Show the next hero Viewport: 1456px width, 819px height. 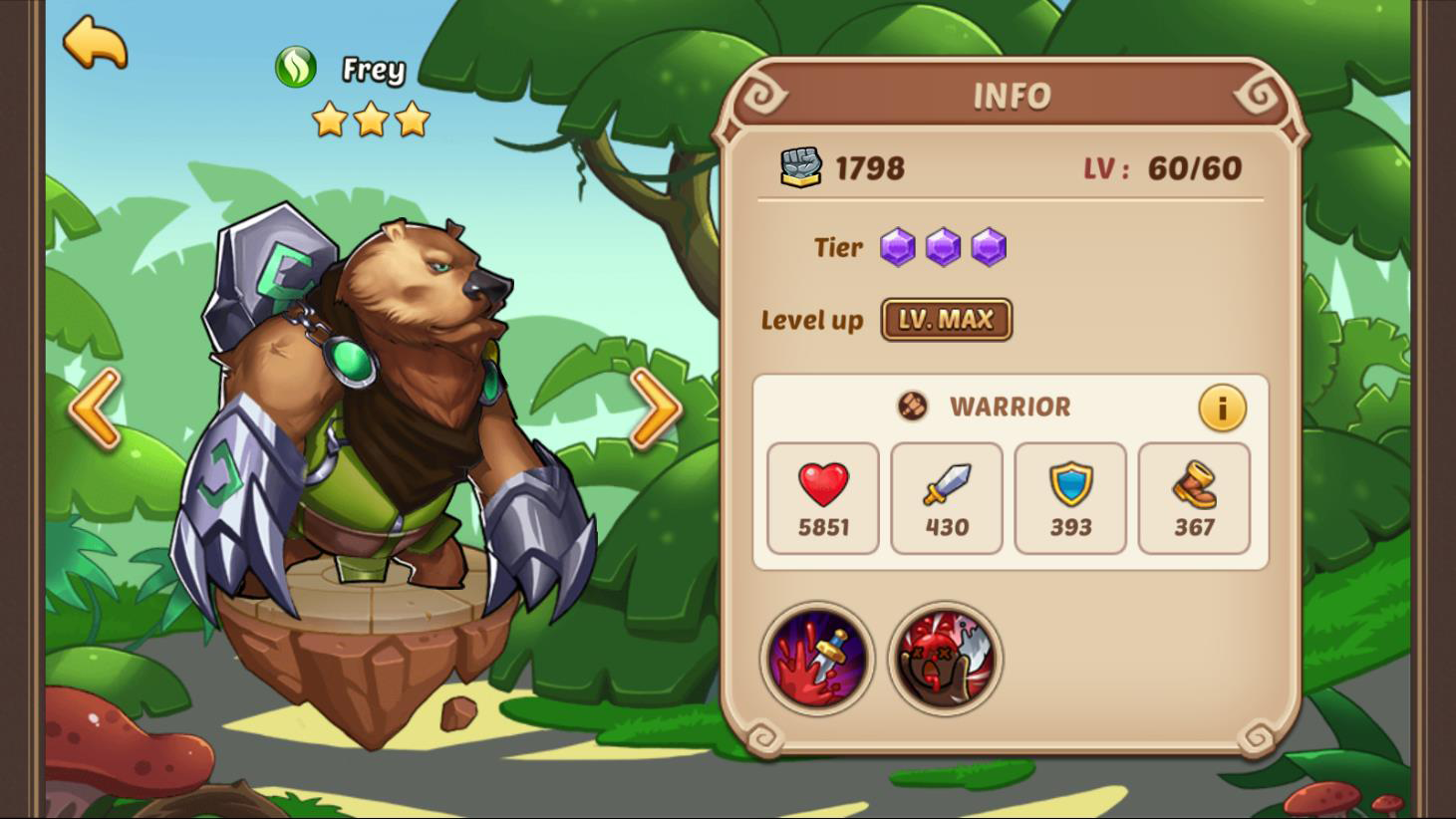[x=655, y=408]
